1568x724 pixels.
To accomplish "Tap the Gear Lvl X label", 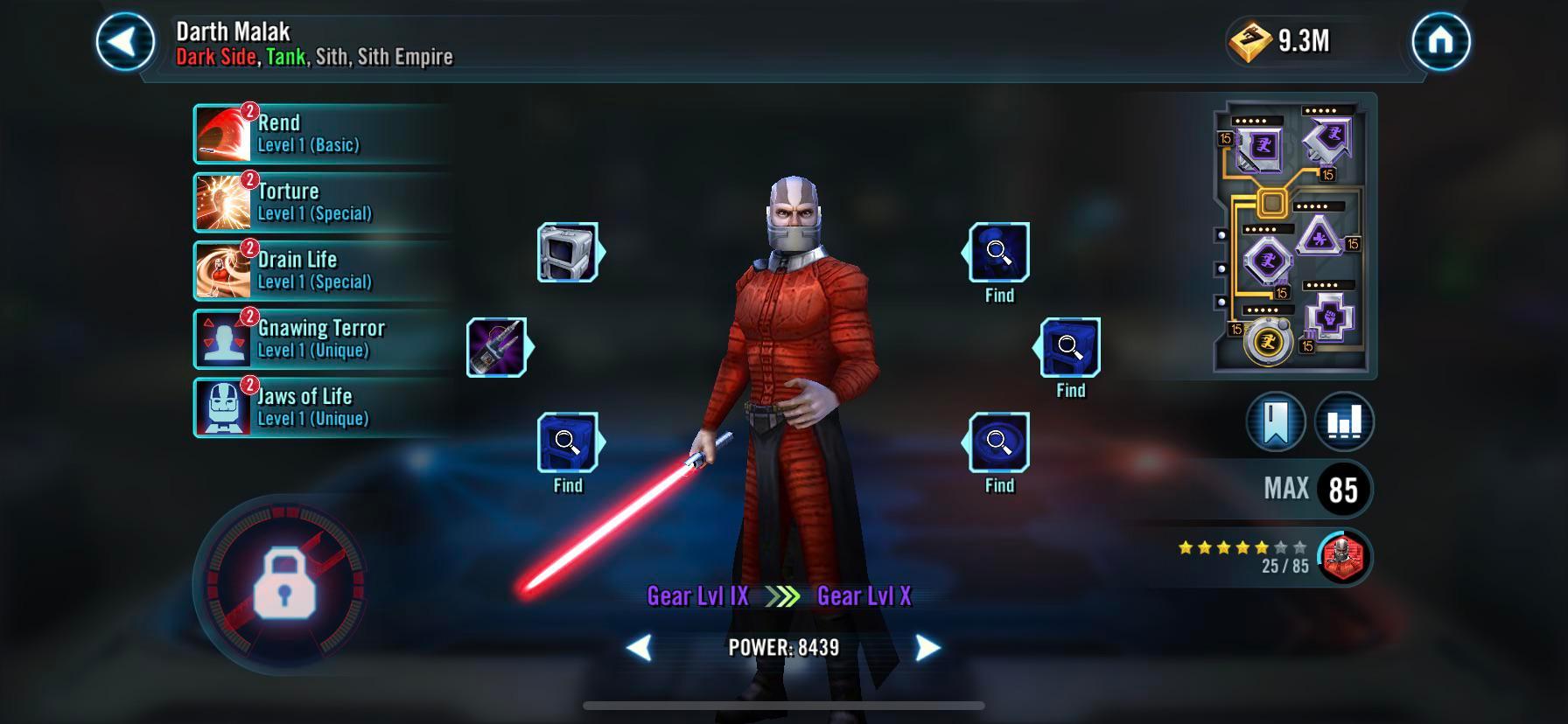I will tap(864, 595).
